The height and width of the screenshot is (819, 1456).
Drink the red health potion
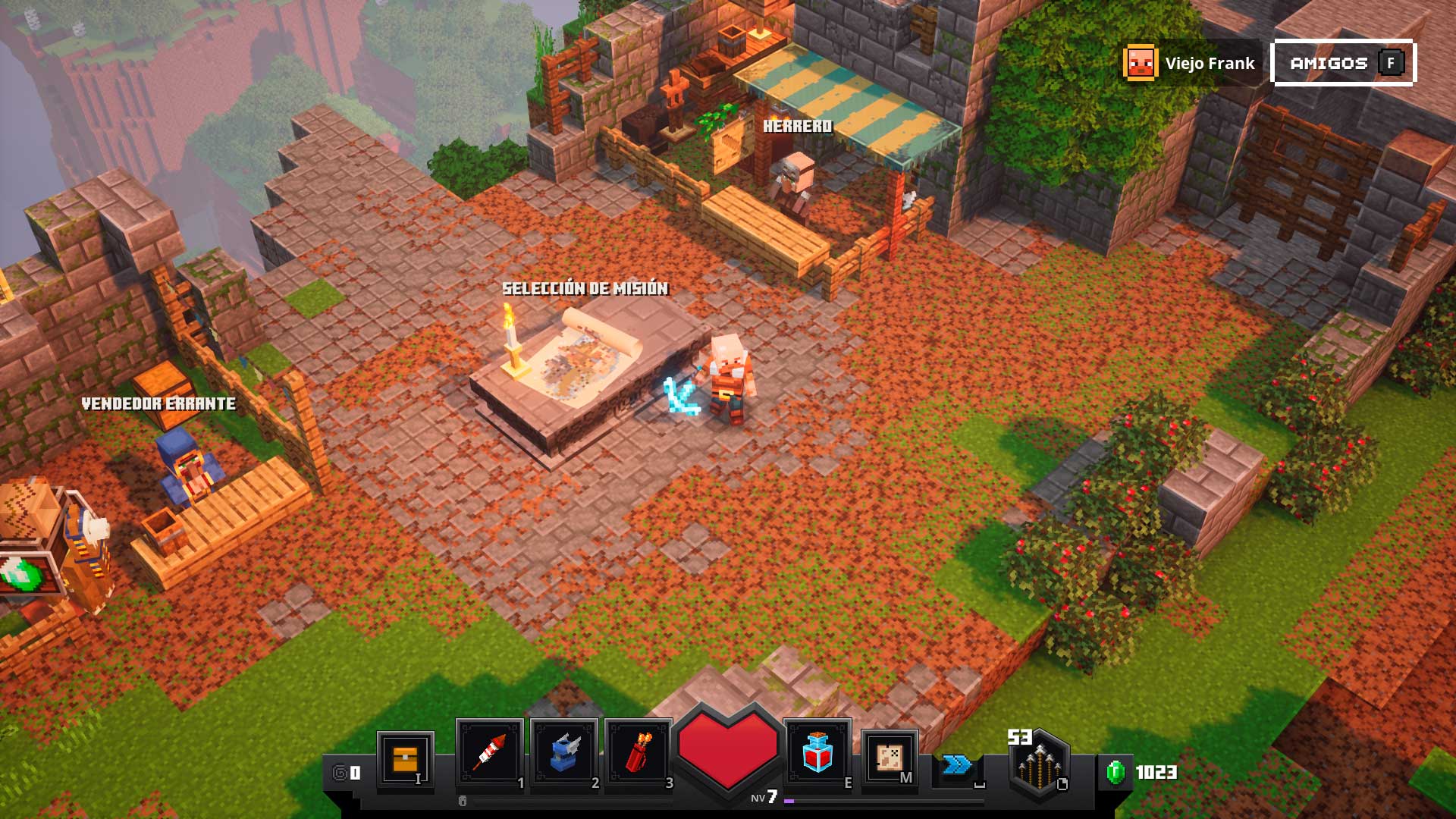point(817,753)
